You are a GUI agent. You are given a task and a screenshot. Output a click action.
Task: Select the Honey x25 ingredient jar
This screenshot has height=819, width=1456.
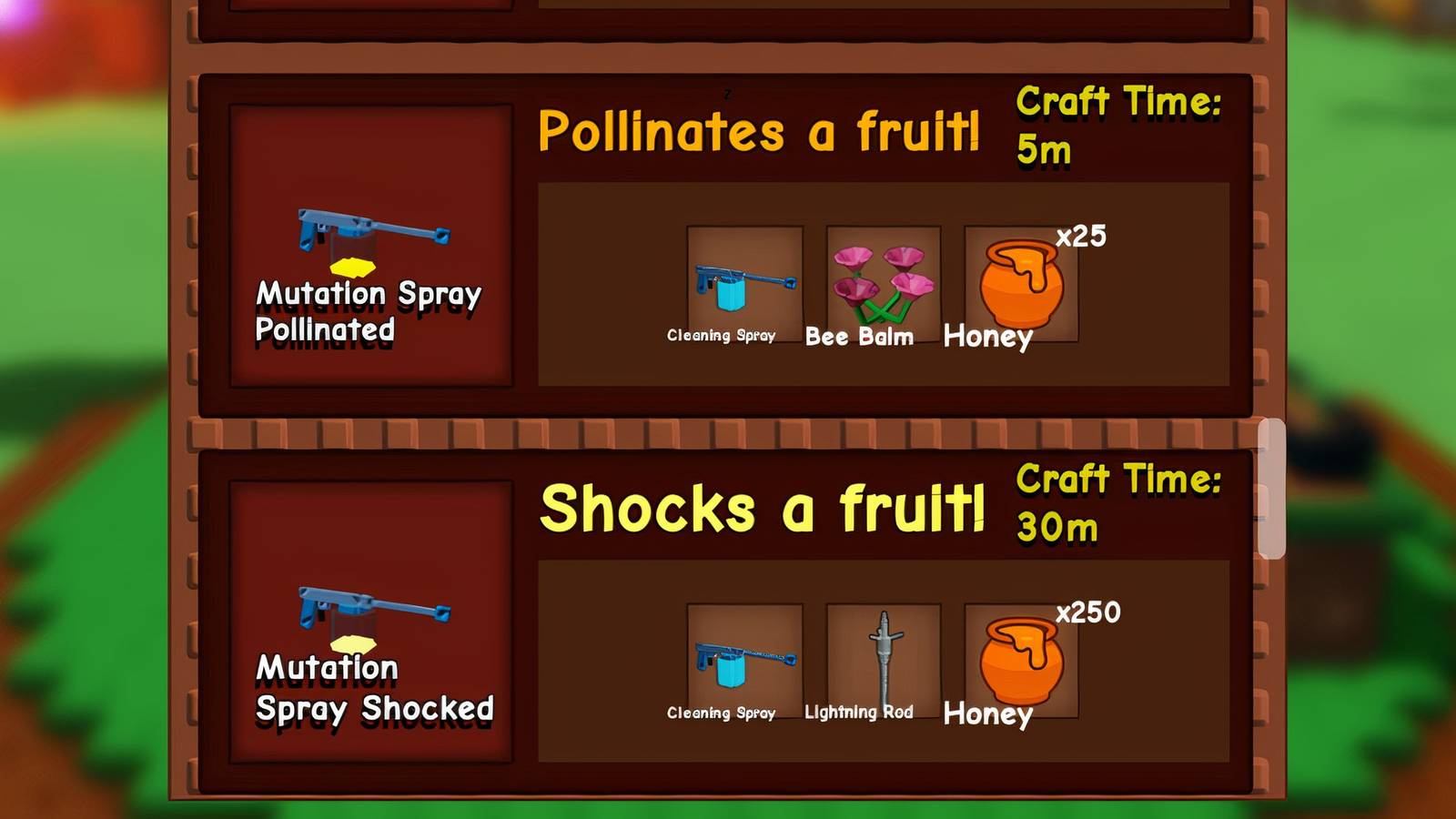point(1021,282)
